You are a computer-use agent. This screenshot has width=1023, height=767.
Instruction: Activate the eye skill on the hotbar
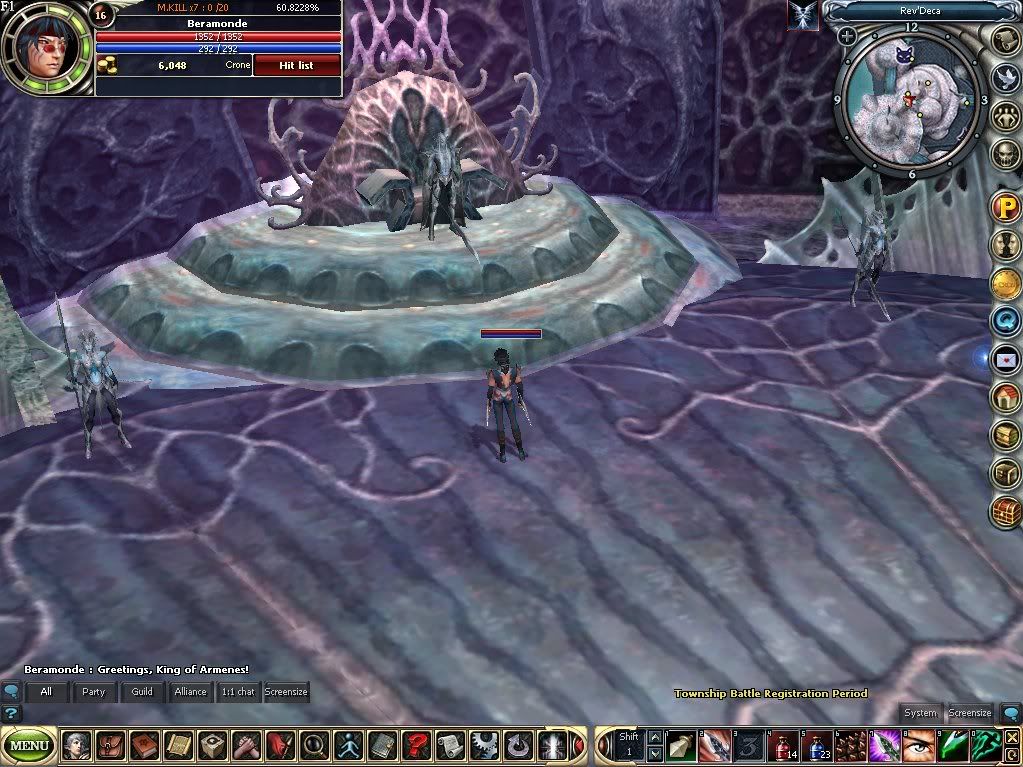tap(916, 745)
